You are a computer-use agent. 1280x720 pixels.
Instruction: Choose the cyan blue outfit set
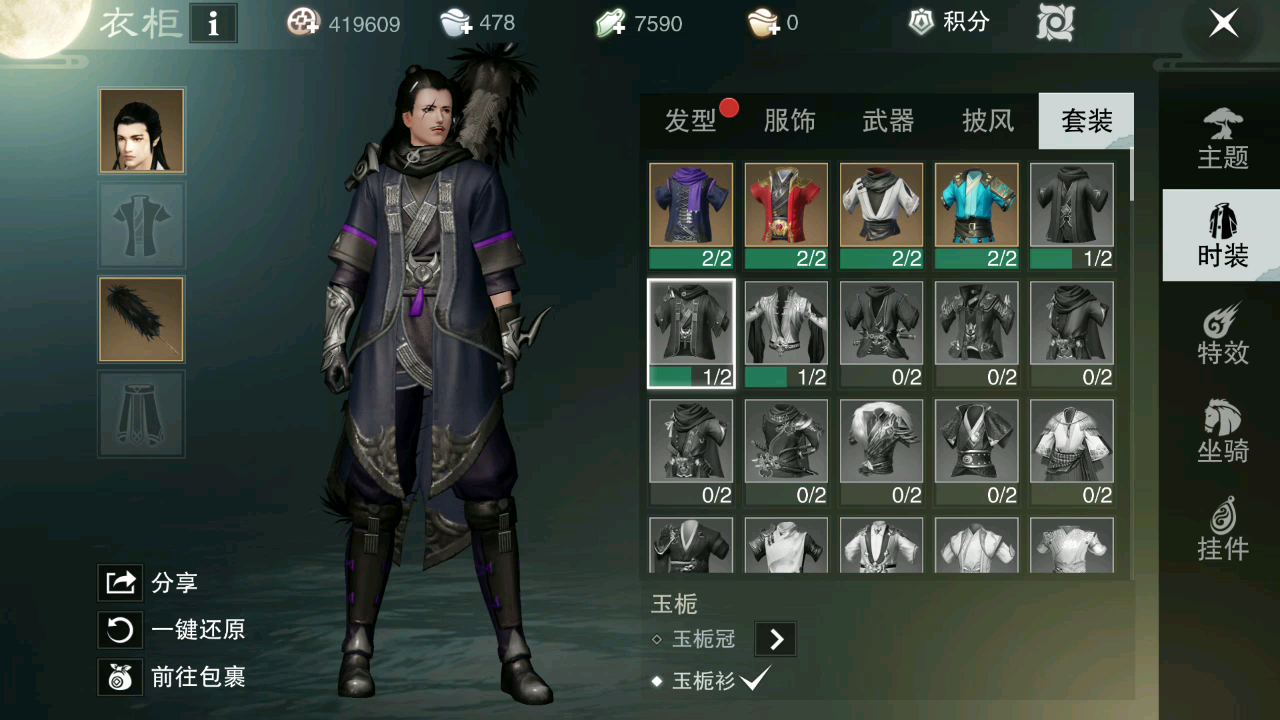point(976,205)
